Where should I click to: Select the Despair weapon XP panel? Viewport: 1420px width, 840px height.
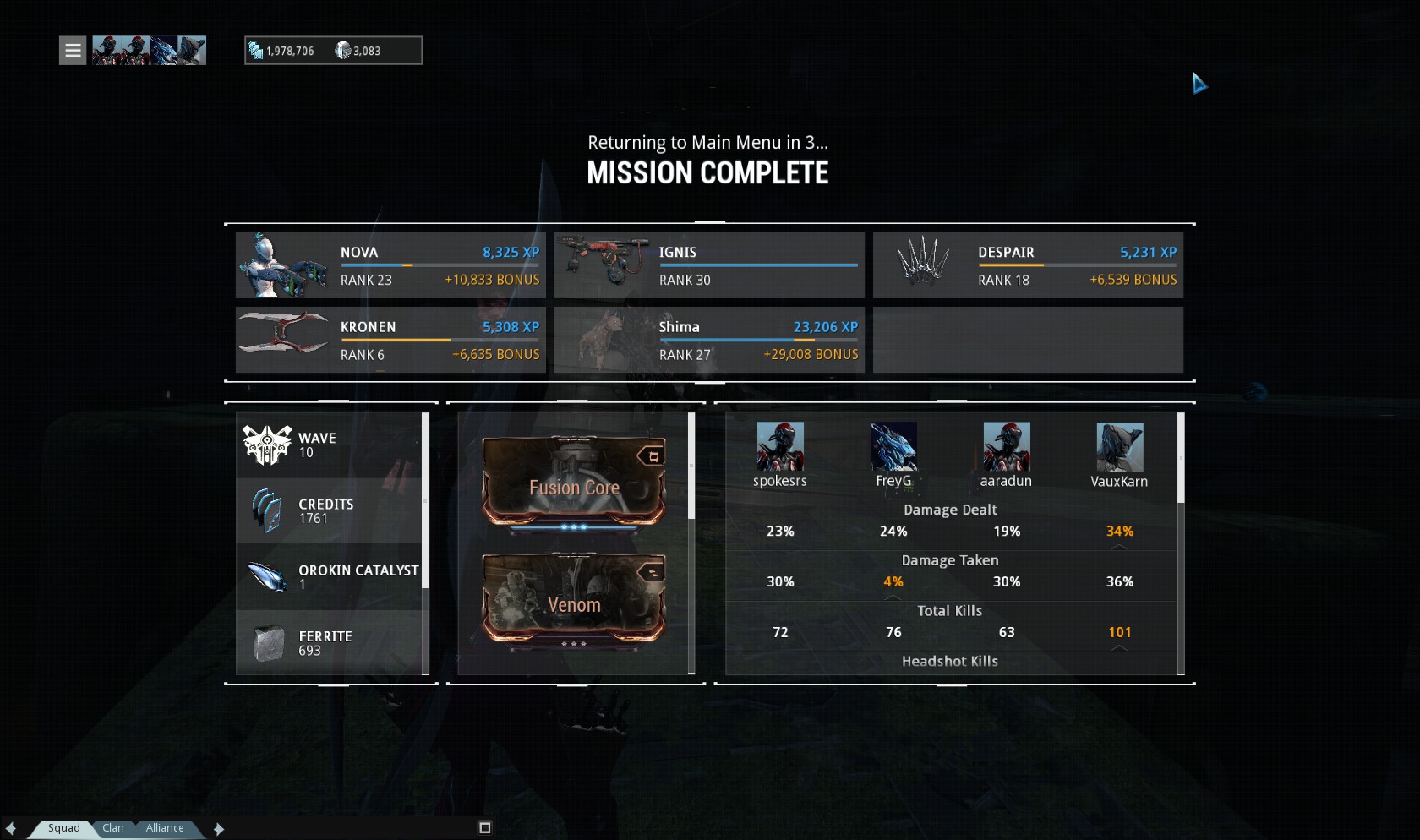point(1028,265)
